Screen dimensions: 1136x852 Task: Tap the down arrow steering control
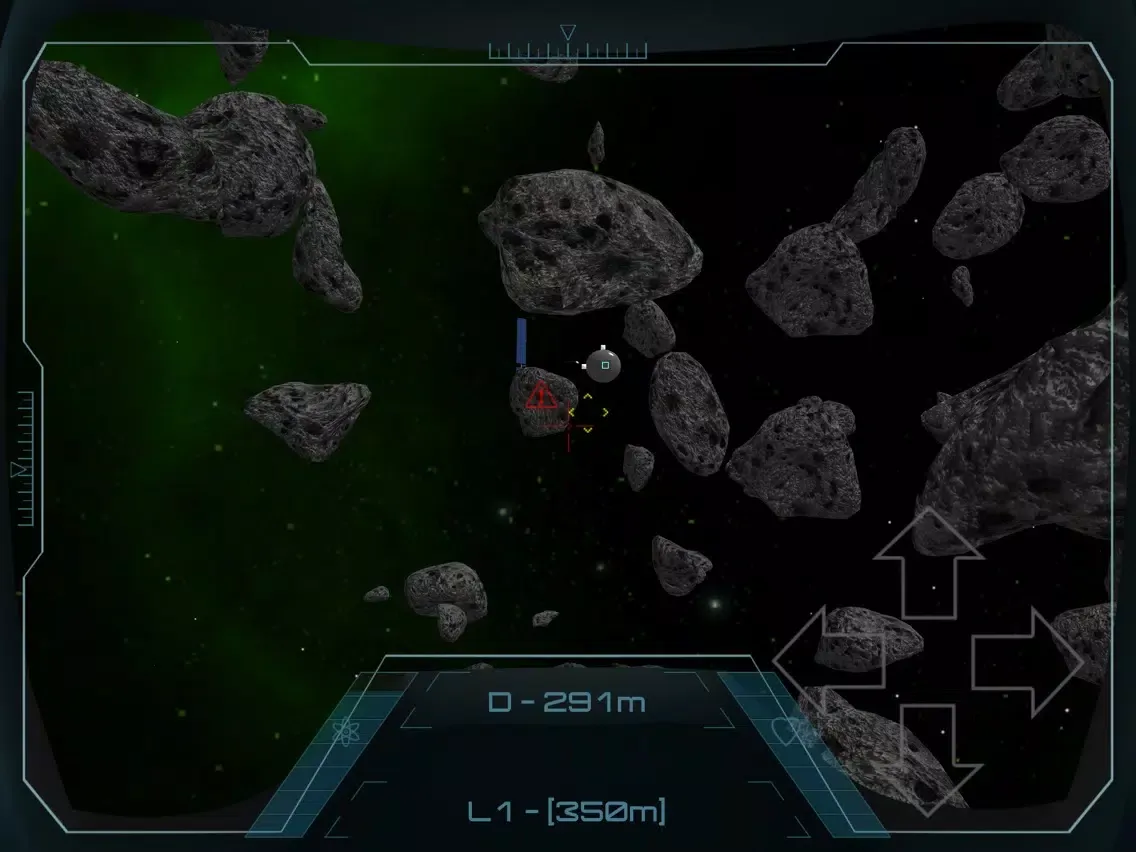point(929,757)
